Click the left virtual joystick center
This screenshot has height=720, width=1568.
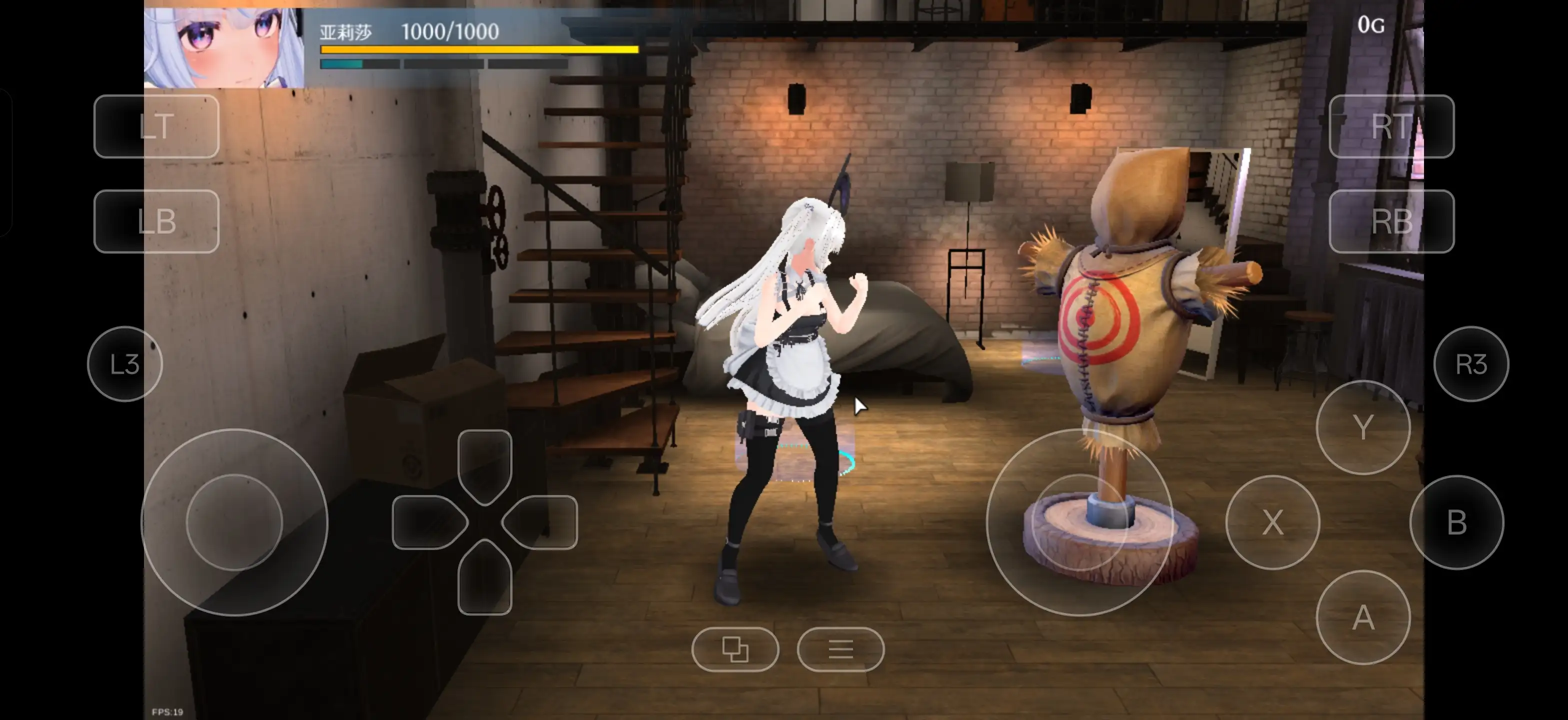[x=234, y=522]
